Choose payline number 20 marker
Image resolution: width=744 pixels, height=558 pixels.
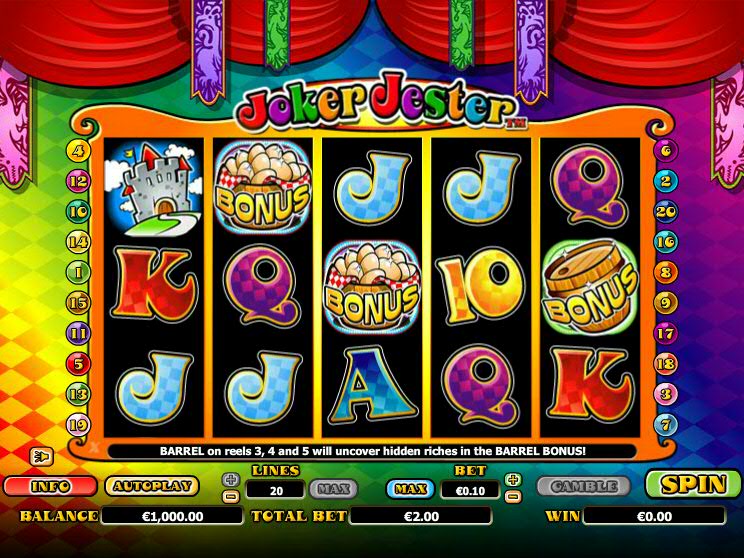(666, 211)
